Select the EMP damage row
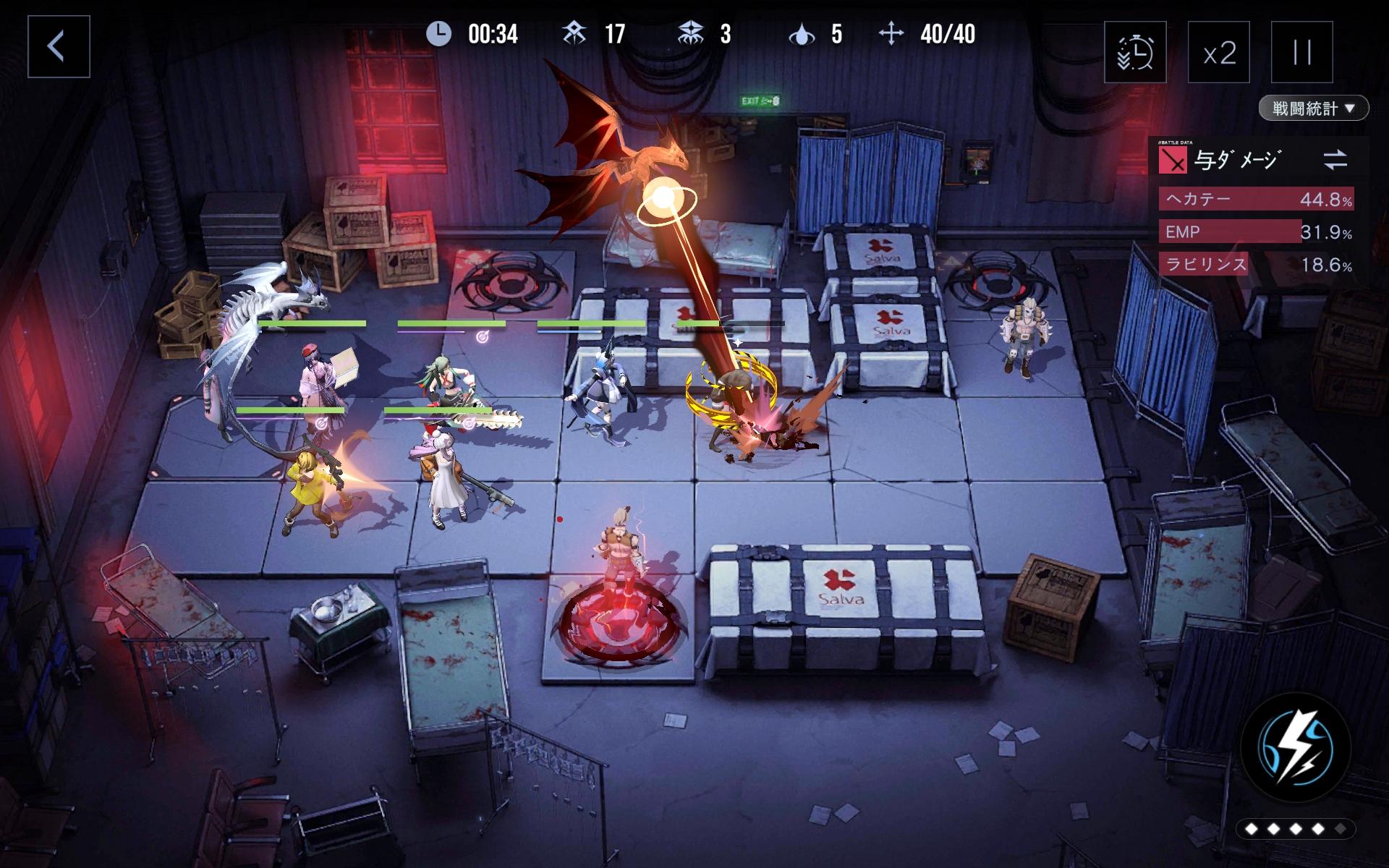 click(1257, 231)
